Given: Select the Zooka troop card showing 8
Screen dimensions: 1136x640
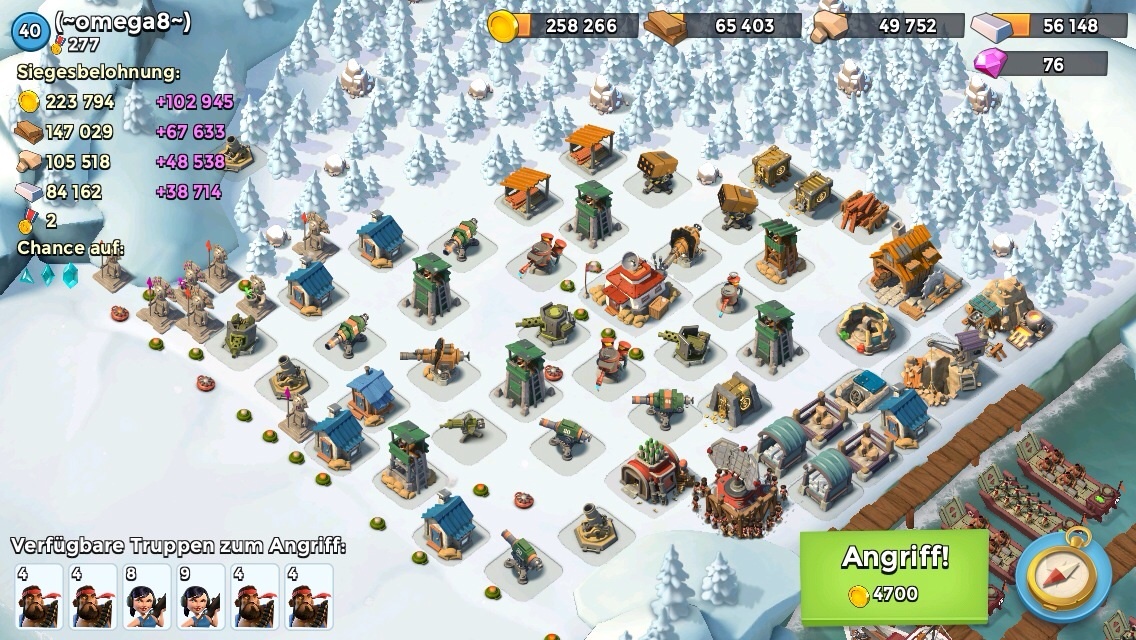Looking at the screenshot, I should click(x=147, y=596).
